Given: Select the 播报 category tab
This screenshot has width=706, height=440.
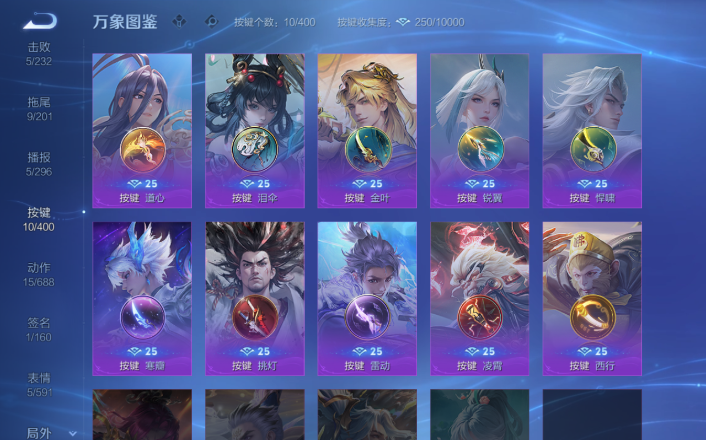Looking at the screenshot, I should (39, 163).
